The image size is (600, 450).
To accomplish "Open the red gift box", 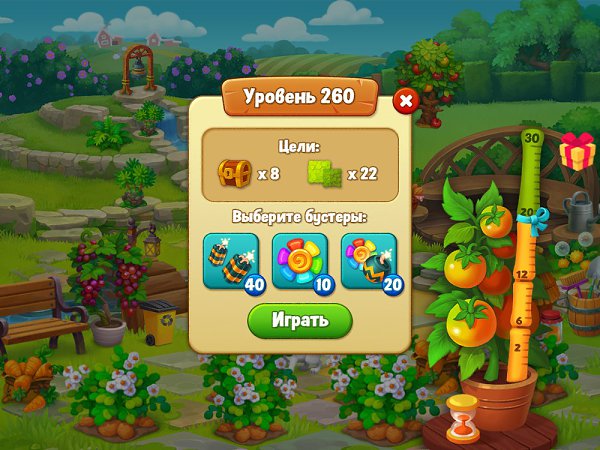I will click(x=576, y=151).
